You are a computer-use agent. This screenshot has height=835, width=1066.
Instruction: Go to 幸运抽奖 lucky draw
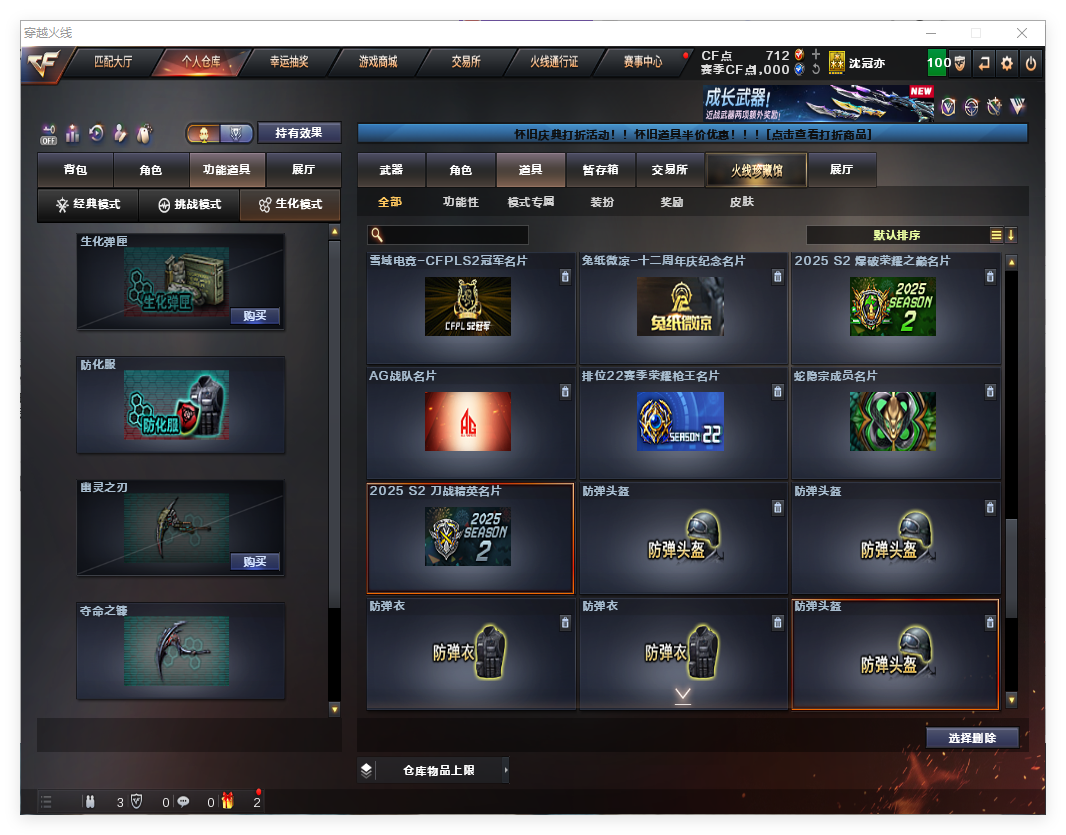[289, 62]
